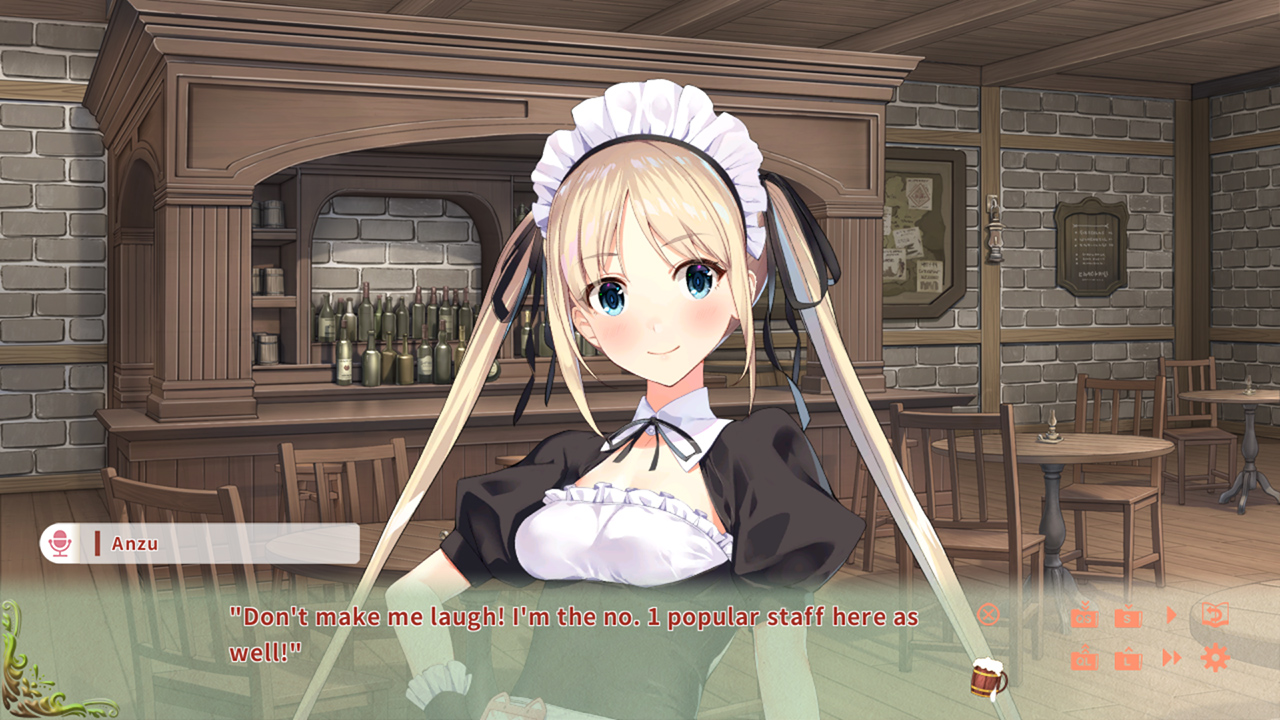The image size is (1280, 720).
Task: Open the game settings with the gear icon
Action: [1214, 658]
